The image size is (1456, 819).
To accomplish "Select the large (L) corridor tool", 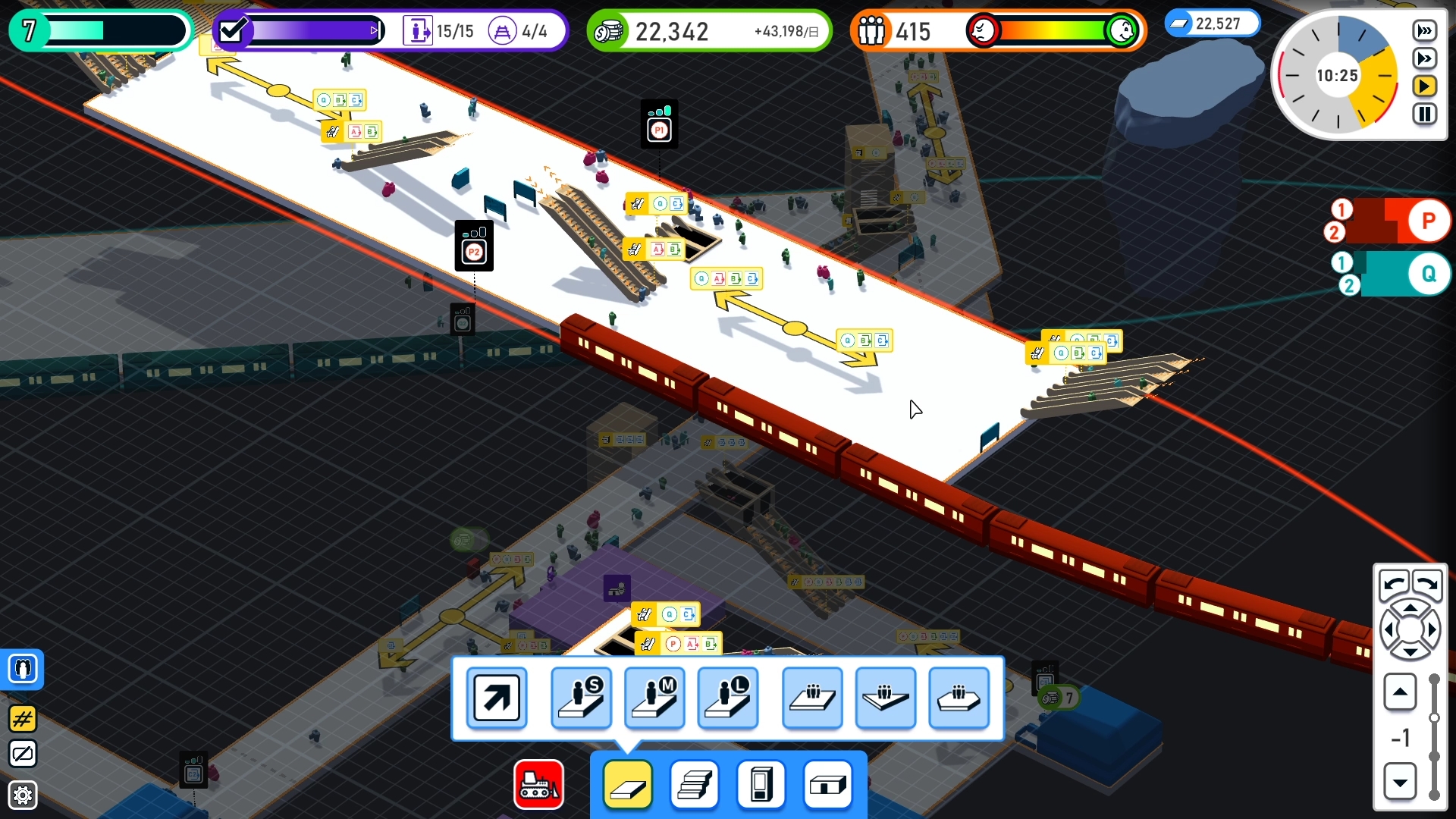I will coord(728,698).
